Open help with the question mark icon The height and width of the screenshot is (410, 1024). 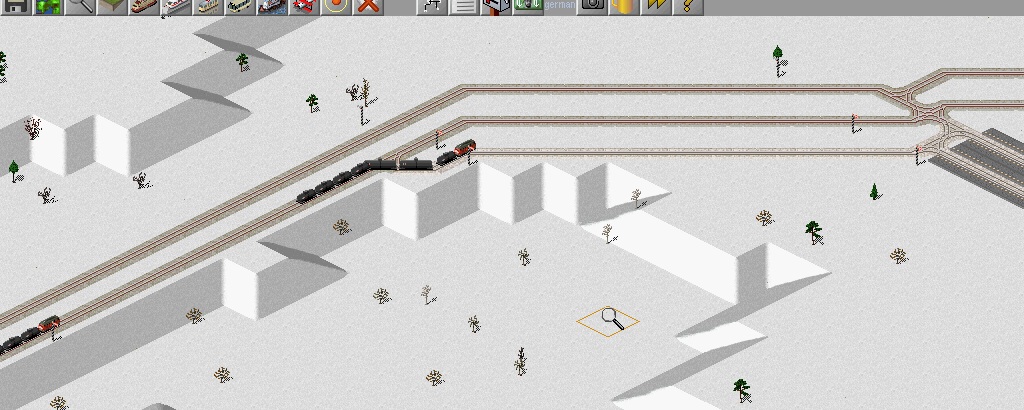click(x=688, y=6)
